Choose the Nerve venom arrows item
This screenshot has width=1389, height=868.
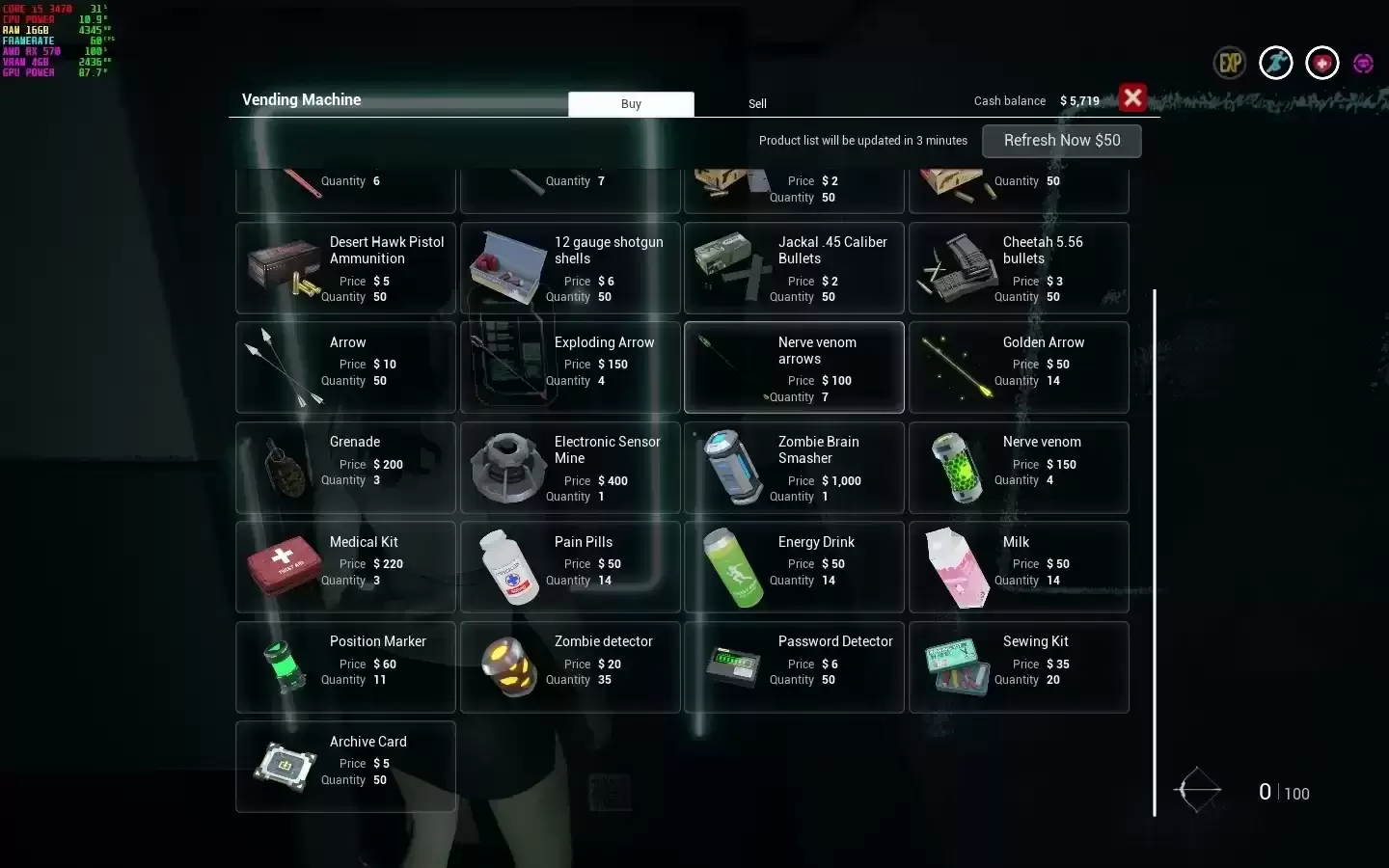(x=794, y=367)
